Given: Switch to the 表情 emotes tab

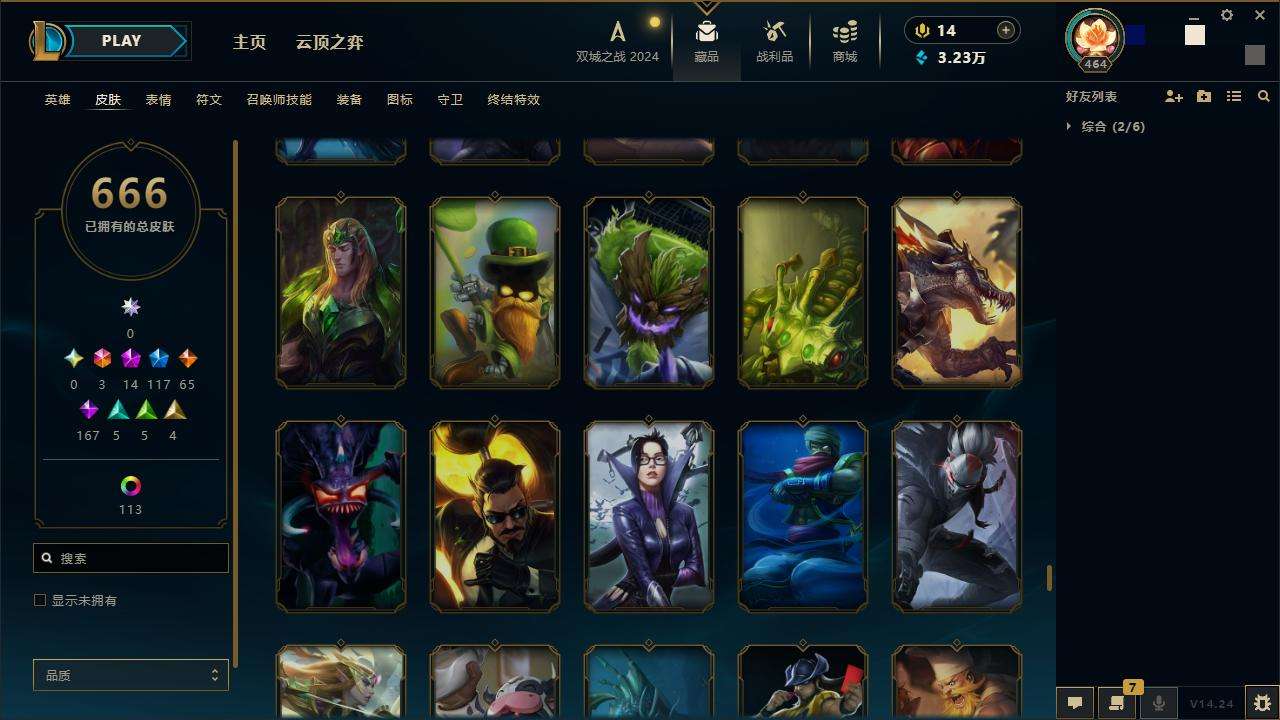Looking at the screenshot, I should (x=158, y=100).
